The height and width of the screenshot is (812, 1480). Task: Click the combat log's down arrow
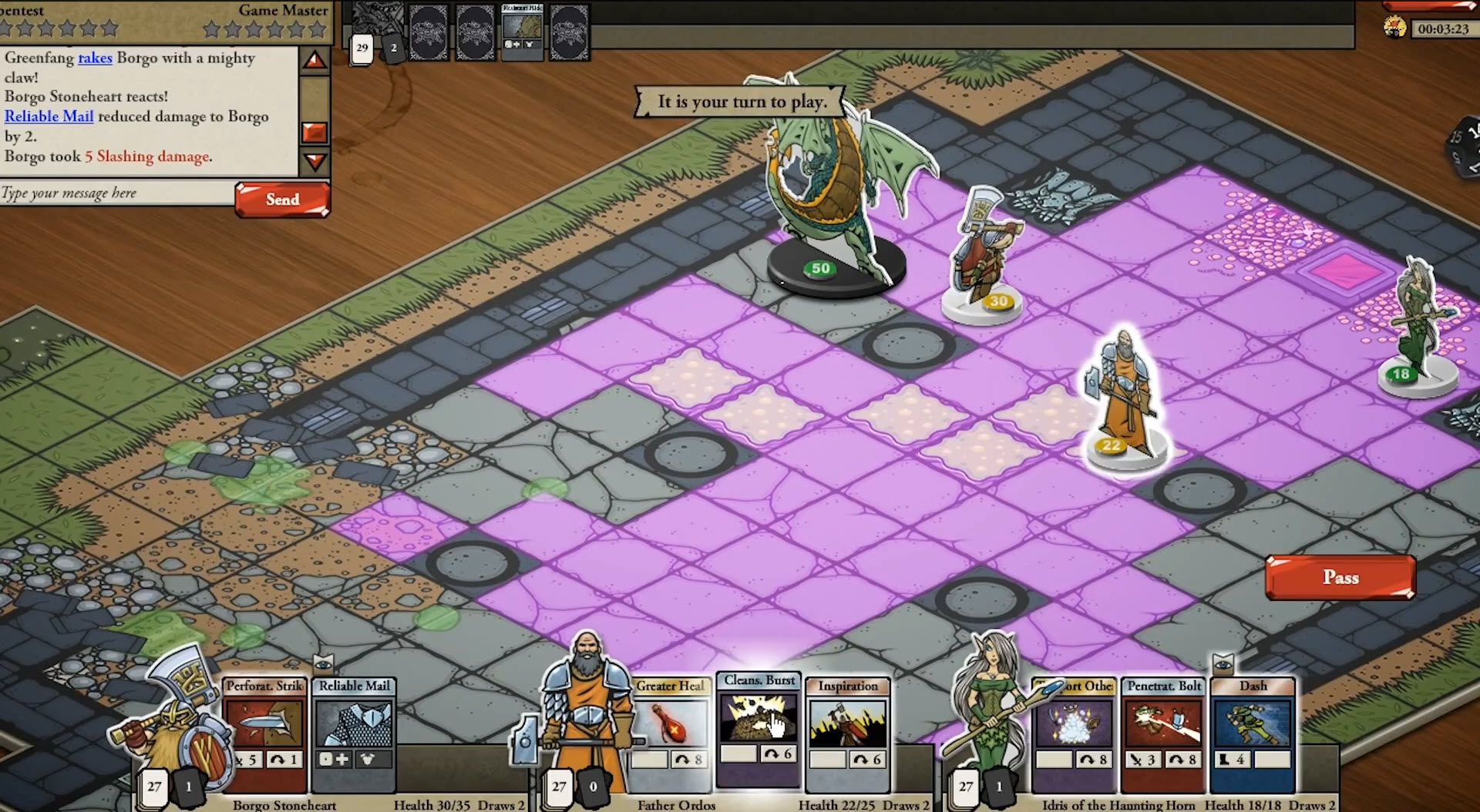point(314,161)
